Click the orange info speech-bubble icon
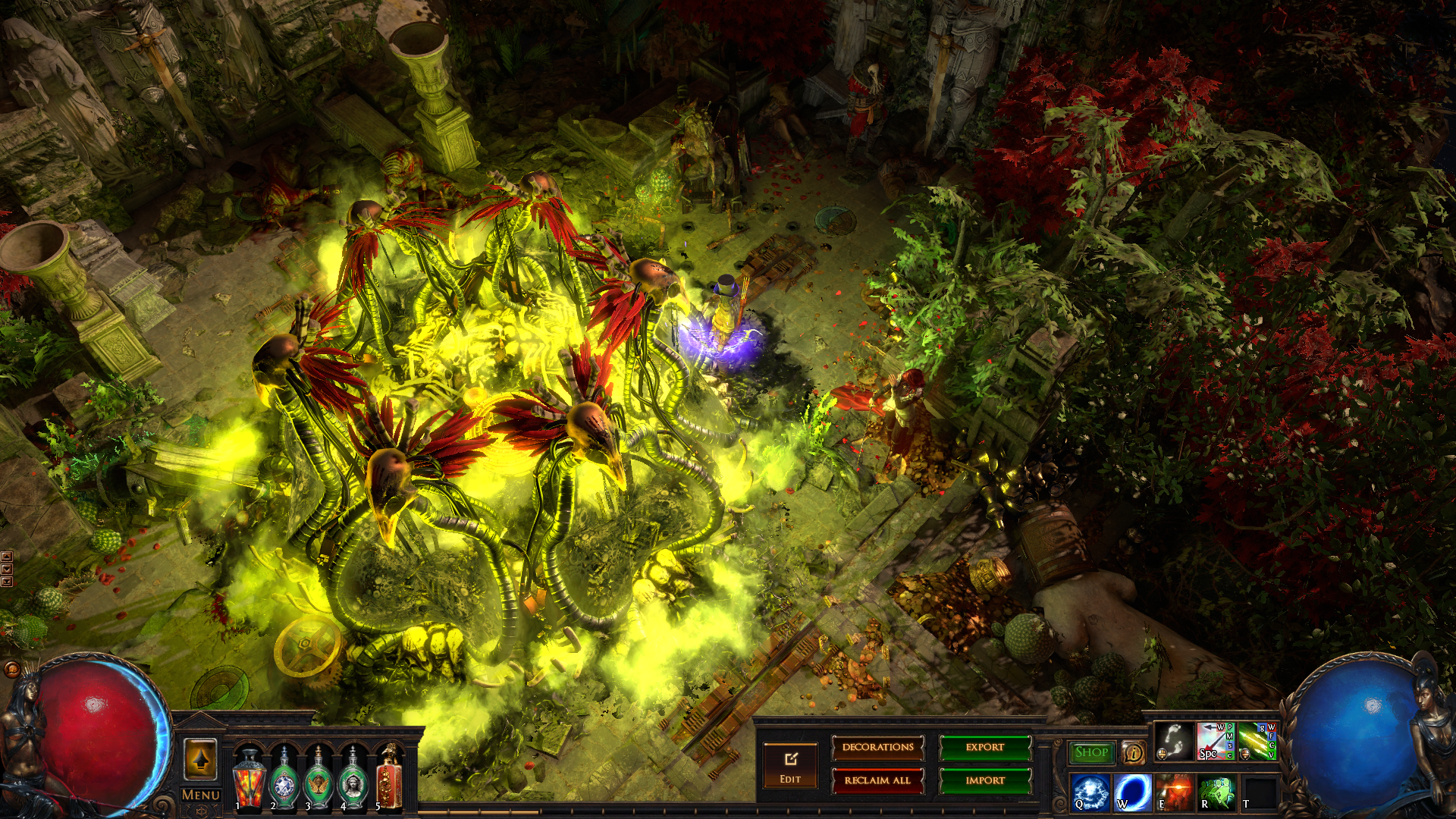The width and height of the screenshot is (1456, 819). click(x=1134, y=752)
